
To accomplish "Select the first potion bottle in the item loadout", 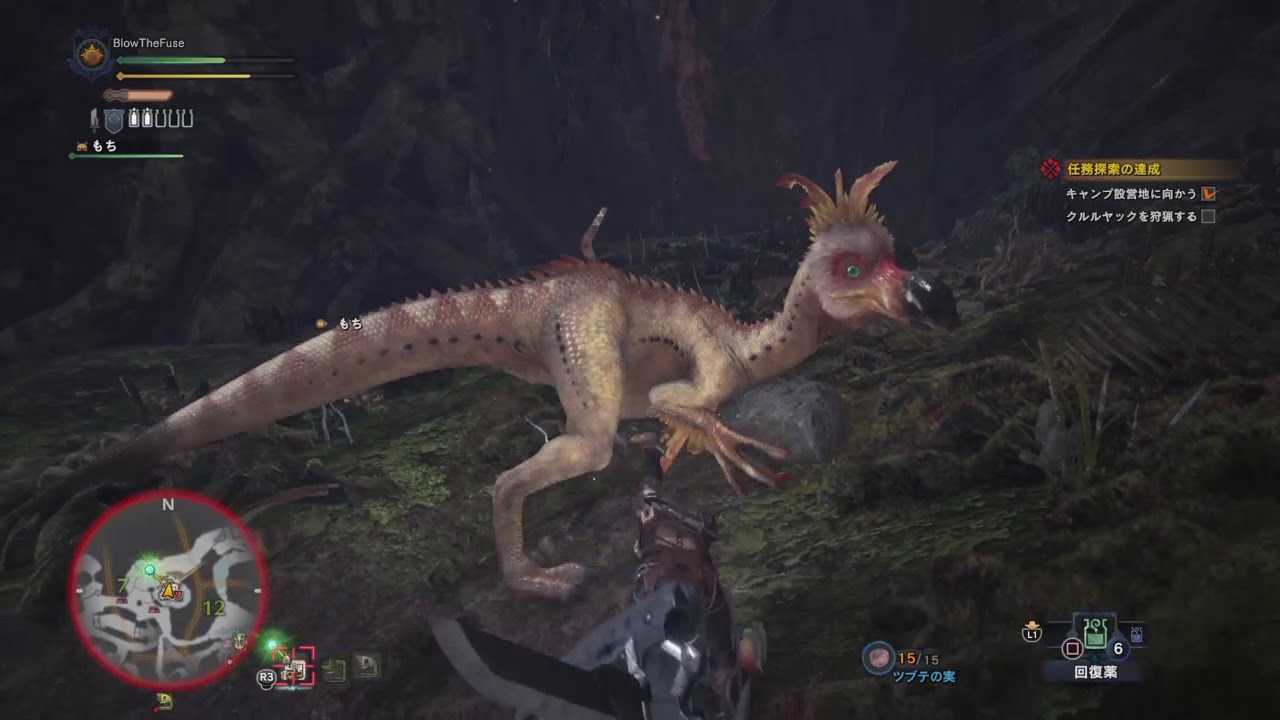I will (133, 117).
